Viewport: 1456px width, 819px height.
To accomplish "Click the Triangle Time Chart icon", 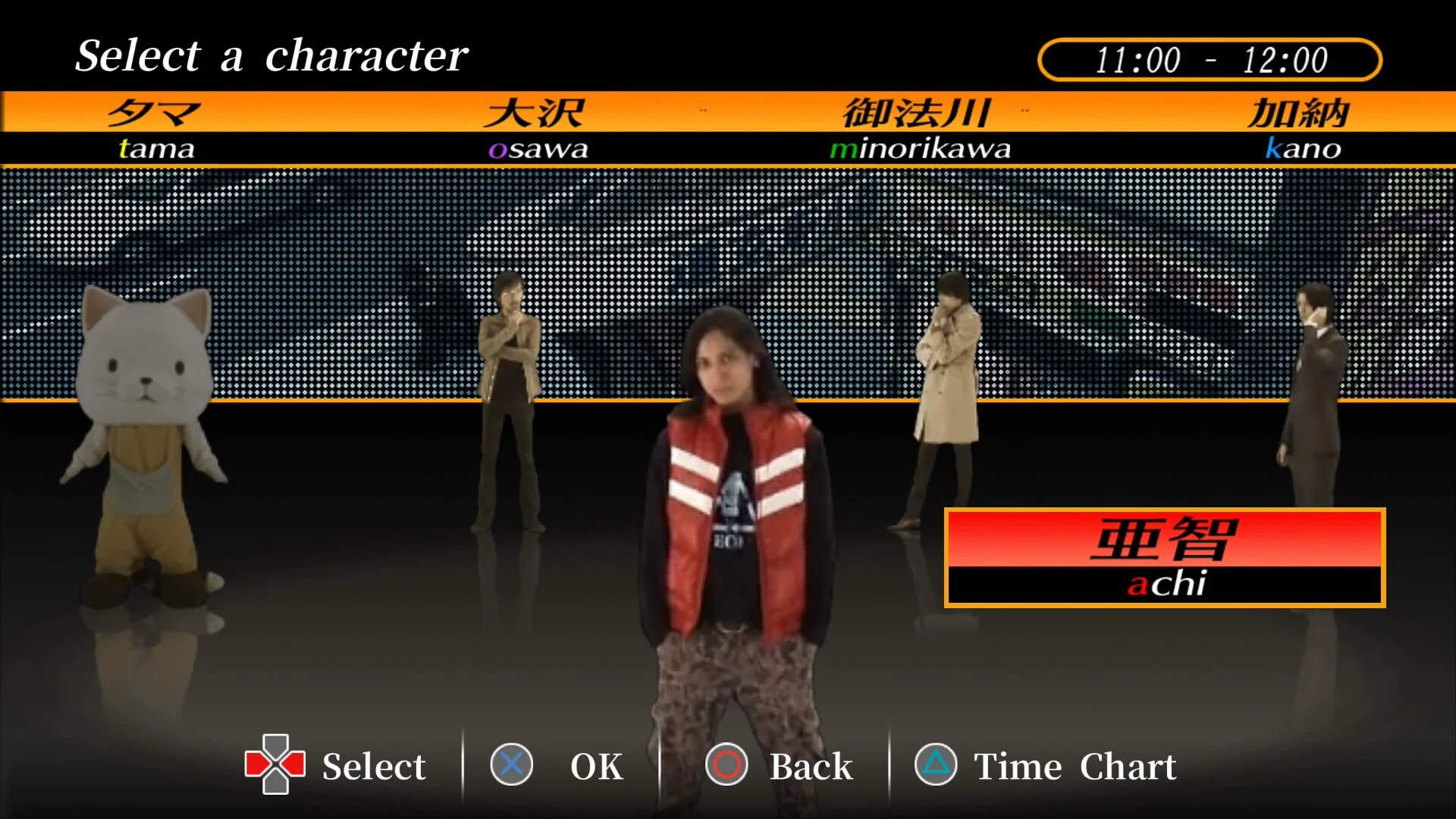I will click(x=936, y=766).
